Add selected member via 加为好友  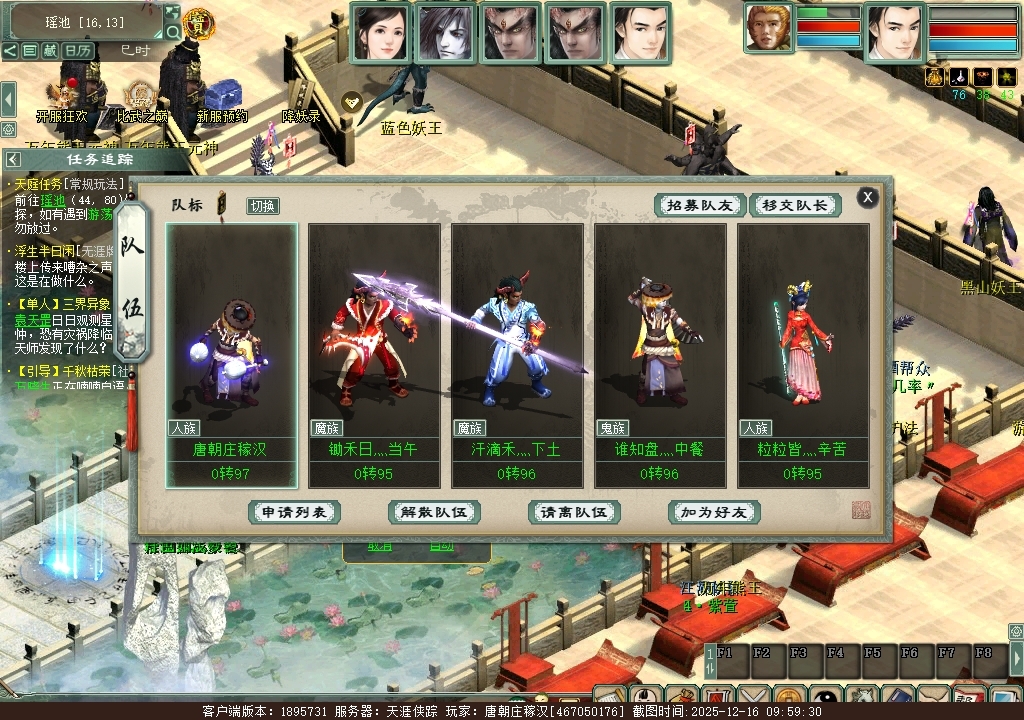(x=714, y=512)
